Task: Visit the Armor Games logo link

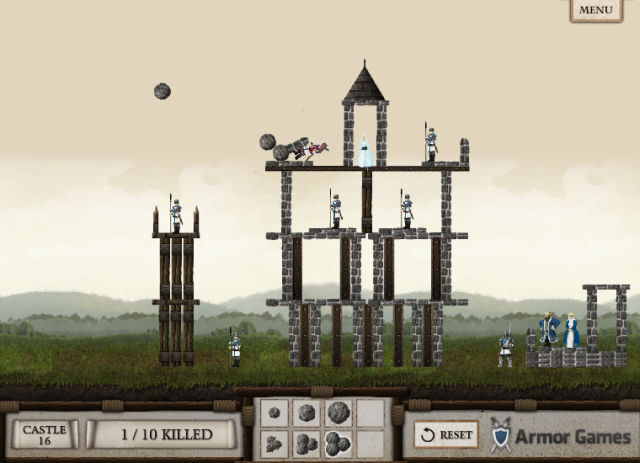Action: click(560, 435)
